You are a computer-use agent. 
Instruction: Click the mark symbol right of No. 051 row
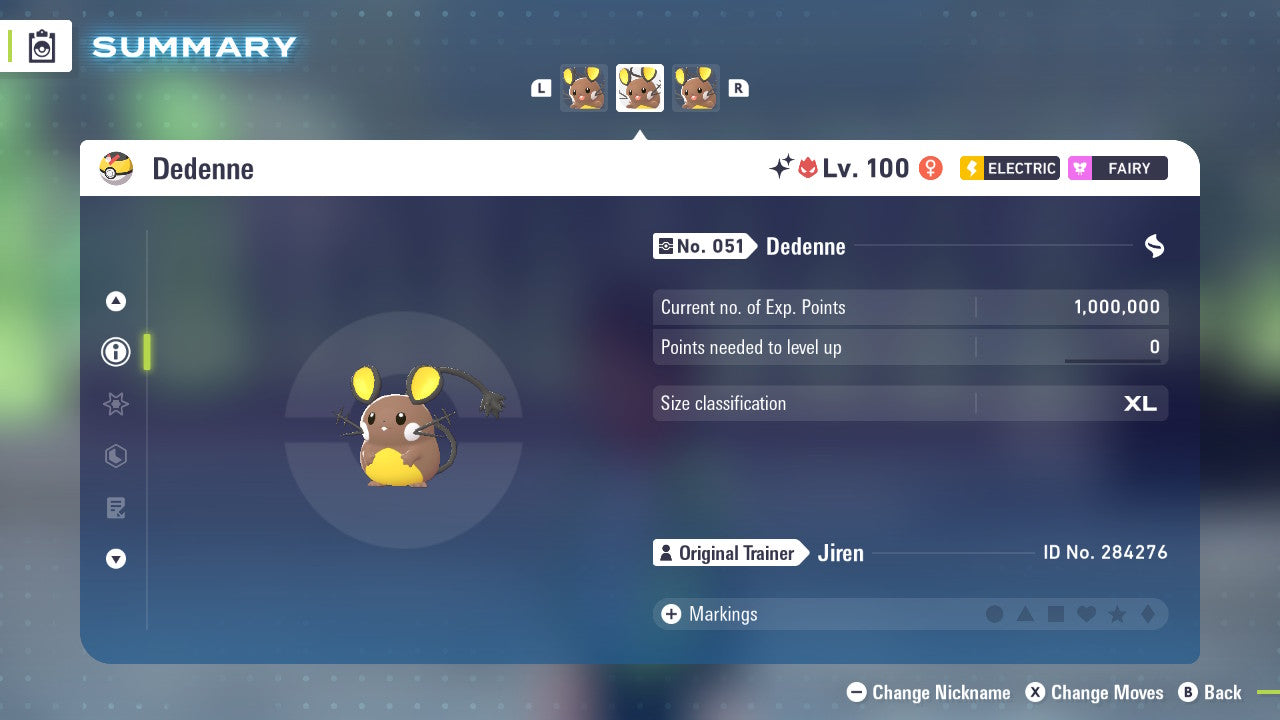point(1154,246)
